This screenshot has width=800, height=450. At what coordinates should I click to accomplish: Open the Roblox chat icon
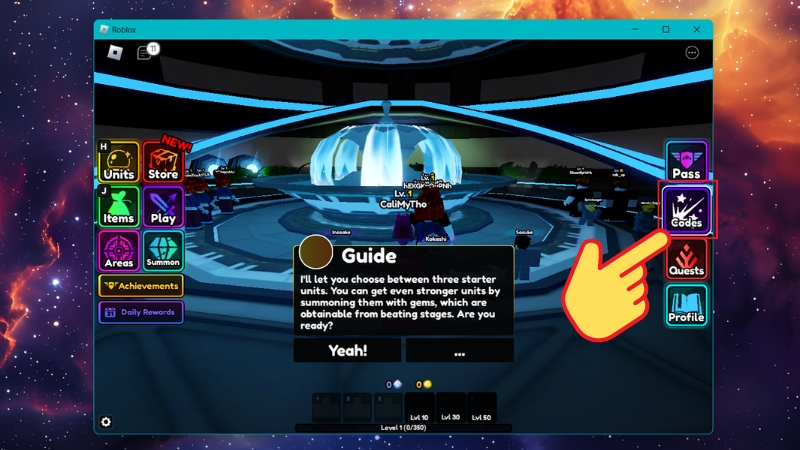[x=144, y=53]
